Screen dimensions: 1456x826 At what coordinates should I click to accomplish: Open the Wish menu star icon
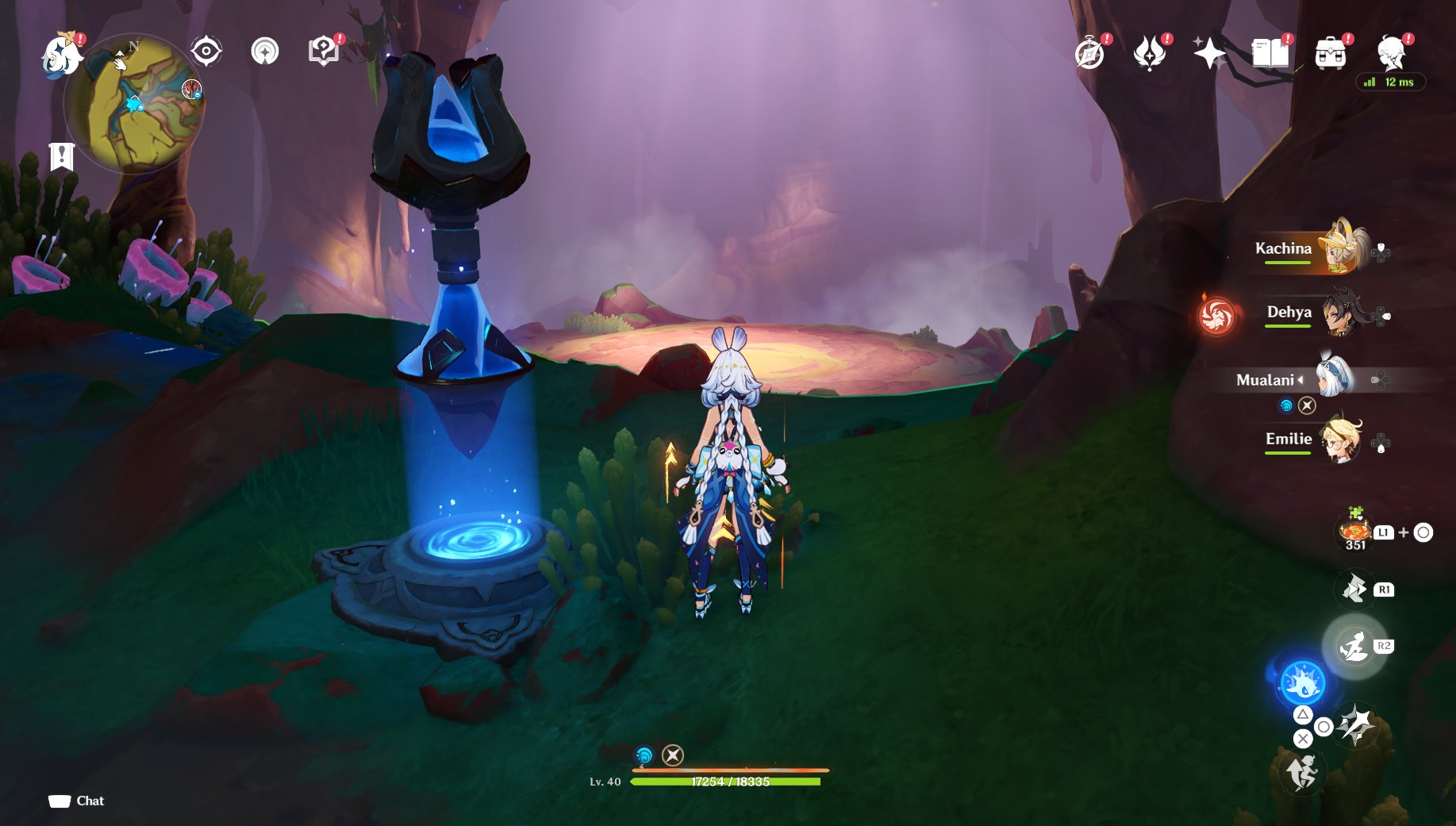(x=1208, y=52)
